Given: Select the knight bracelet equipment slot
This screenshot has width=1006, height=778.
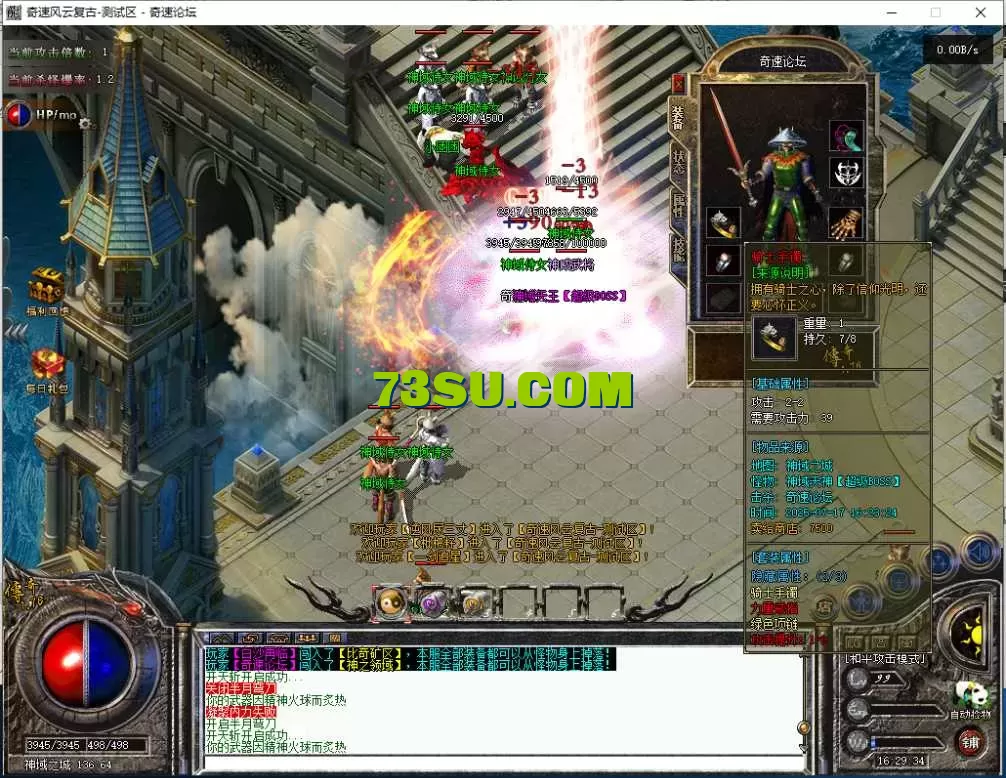Looking at the screenshot, I should pos(723,222).
